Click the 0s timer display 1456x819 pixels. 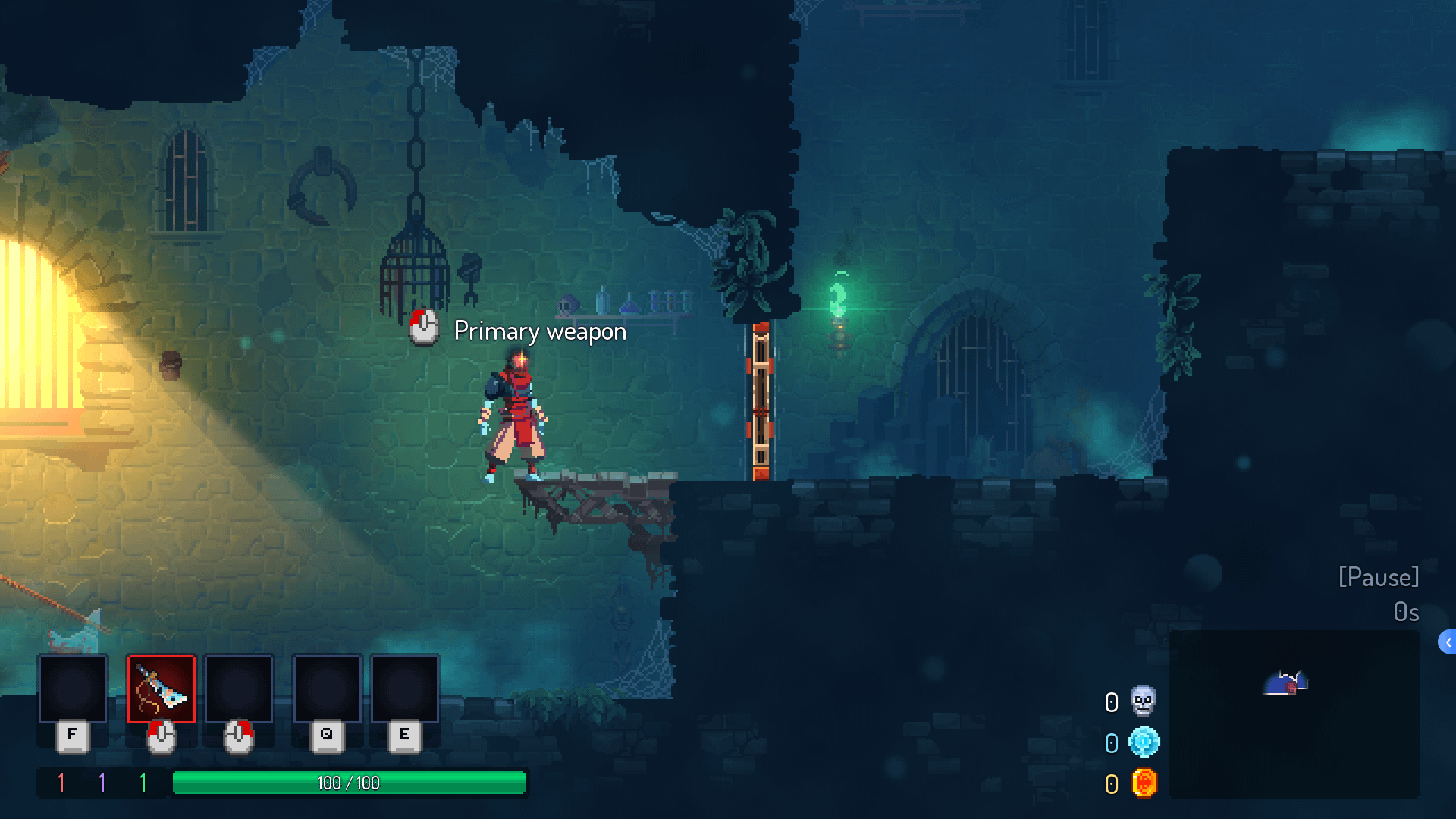[1407, 612]
